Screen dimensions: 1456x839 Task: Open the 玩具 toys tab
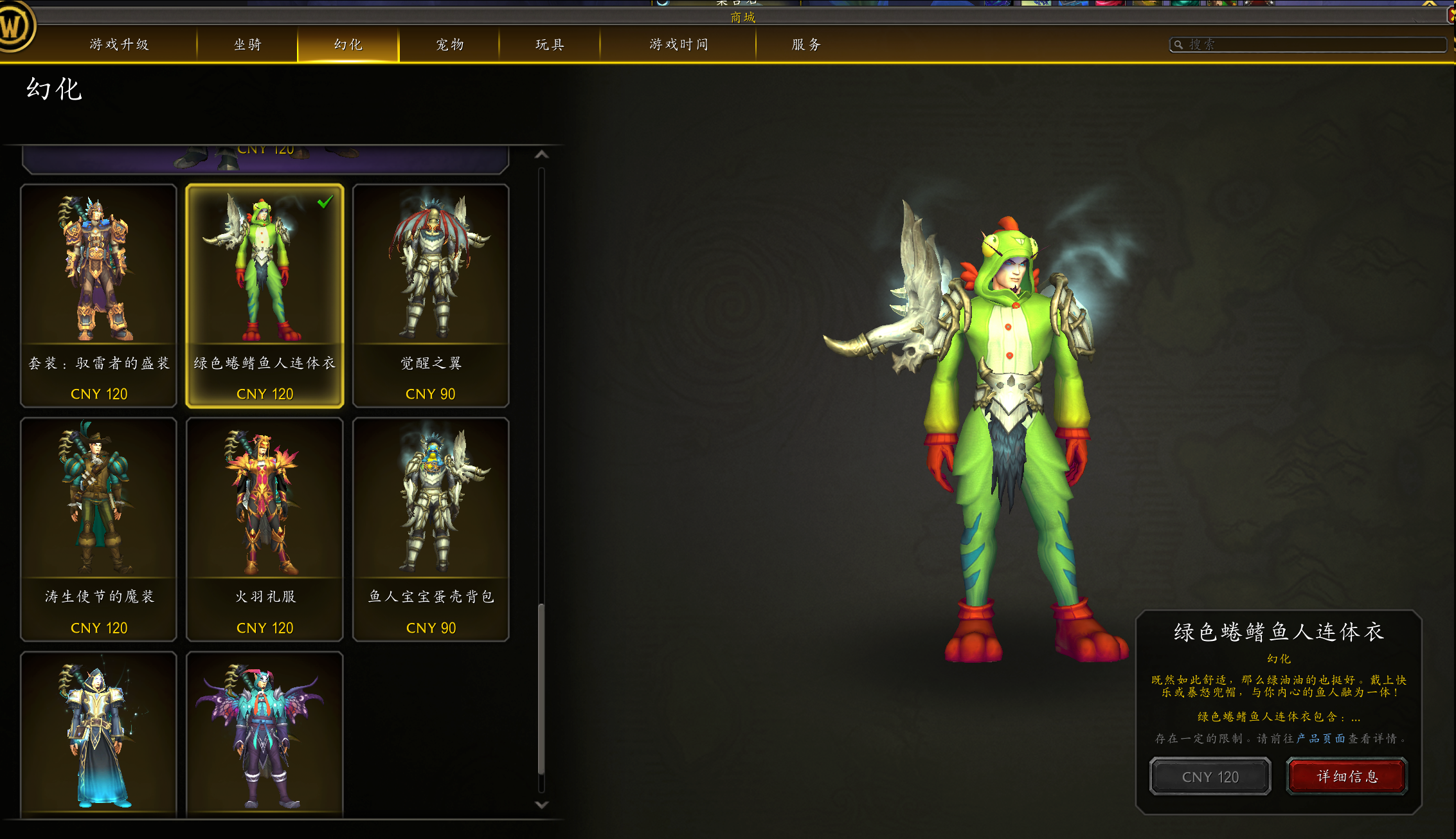click(x=550, y=44)
